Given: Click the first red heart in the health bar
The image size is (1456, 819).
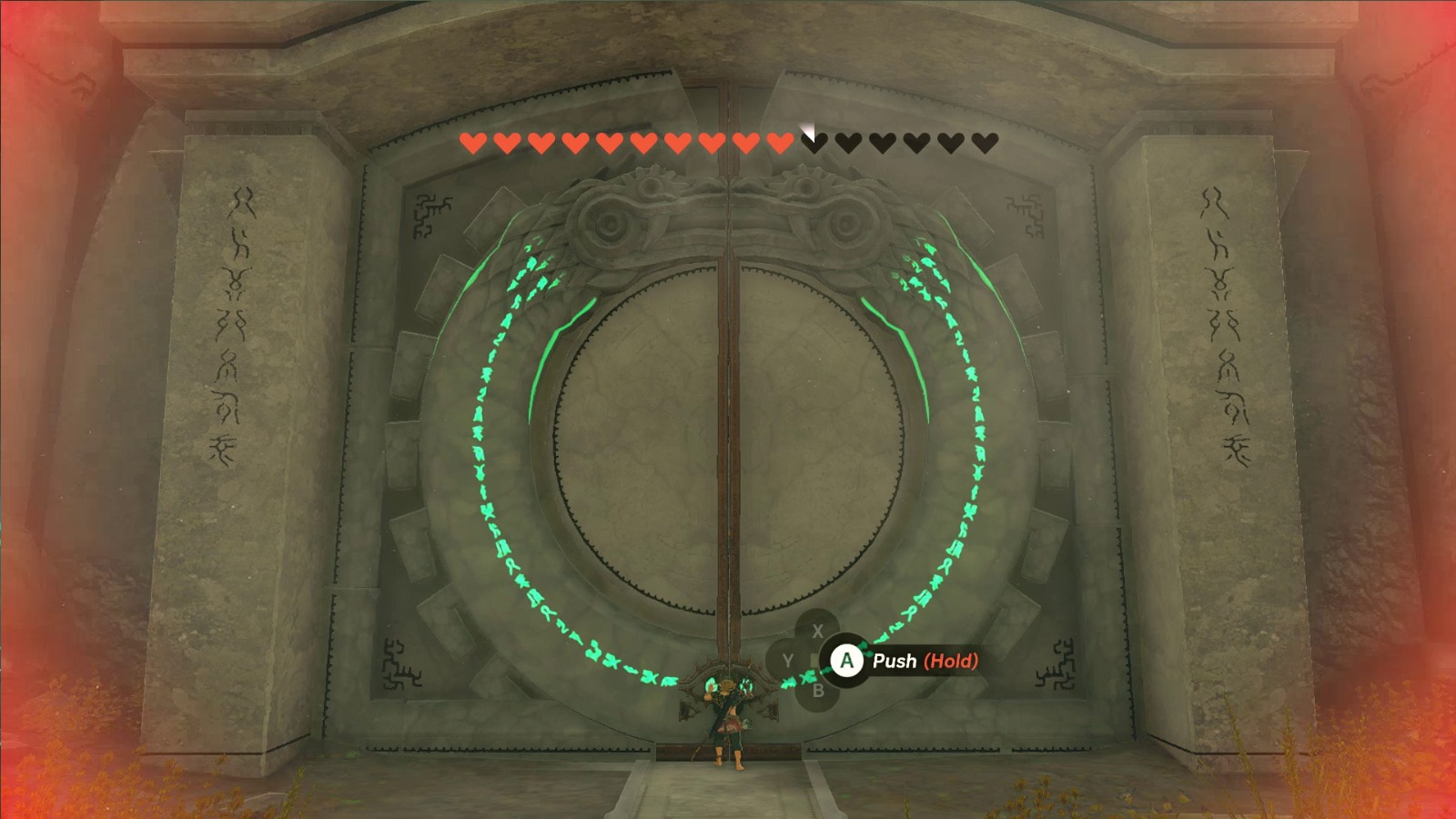Looking at the screenshot, I should point(471,142).
